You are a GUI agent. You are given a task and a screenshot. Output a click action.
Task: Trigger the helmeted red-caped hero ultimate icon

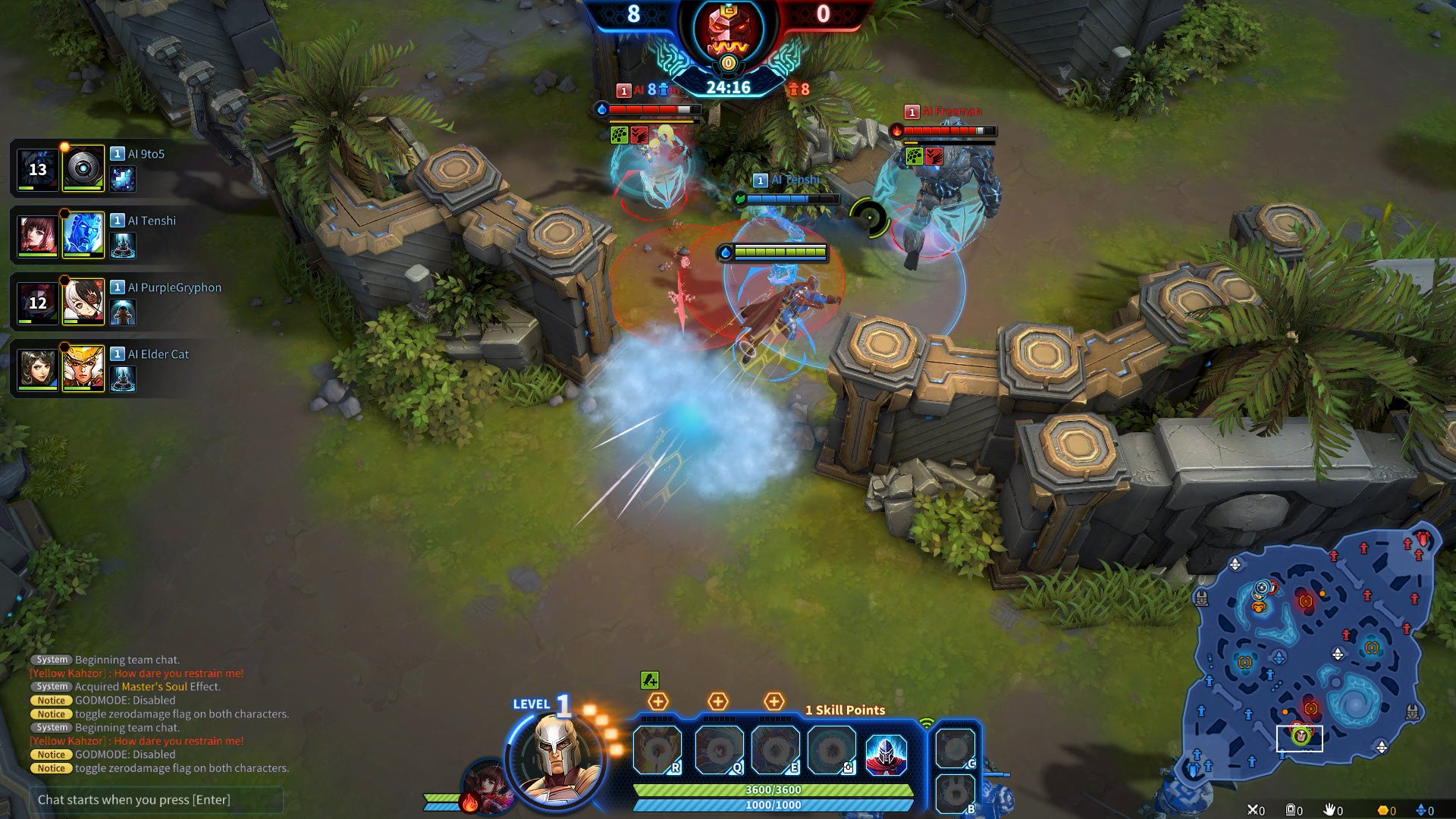(886, 753)
